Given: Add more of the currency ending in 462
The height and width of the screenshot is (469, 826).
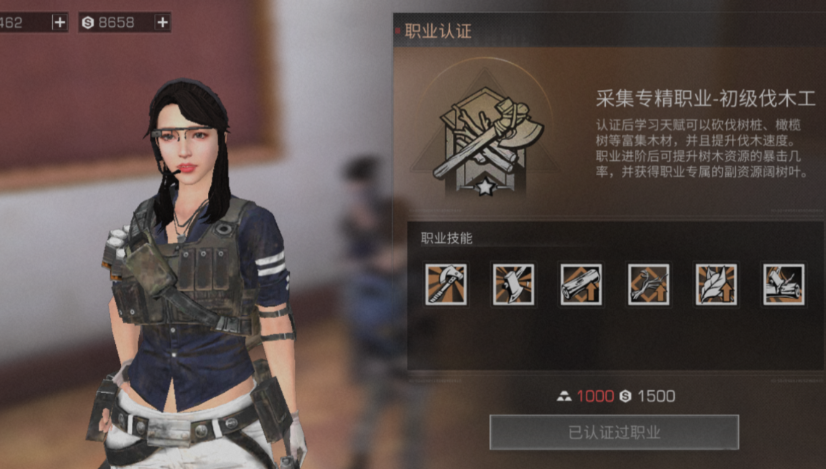Looking at the screenshot, I should pos(59,21).
